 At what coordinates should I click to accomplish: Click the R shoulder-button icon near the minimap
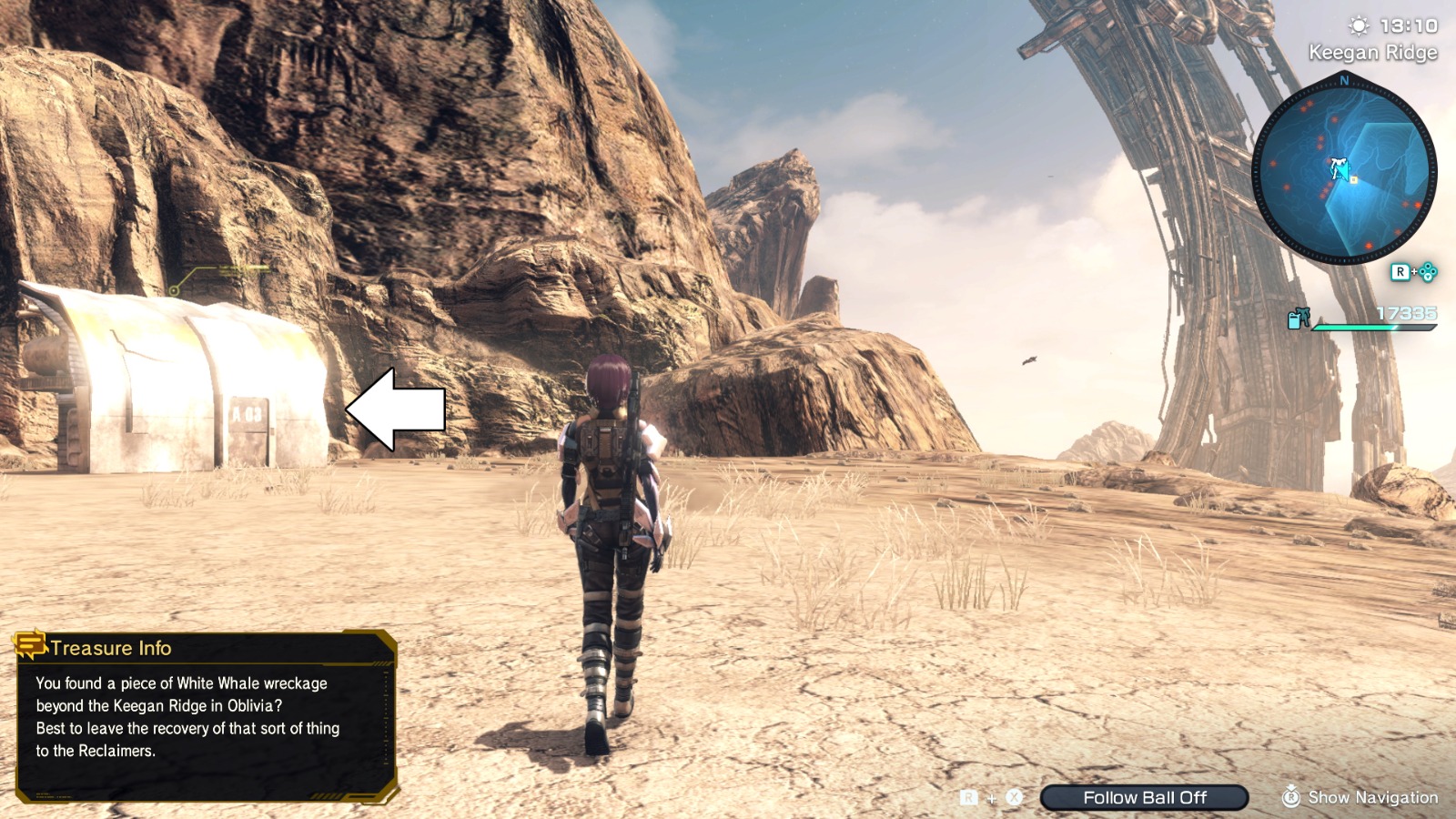[1400, 270]
